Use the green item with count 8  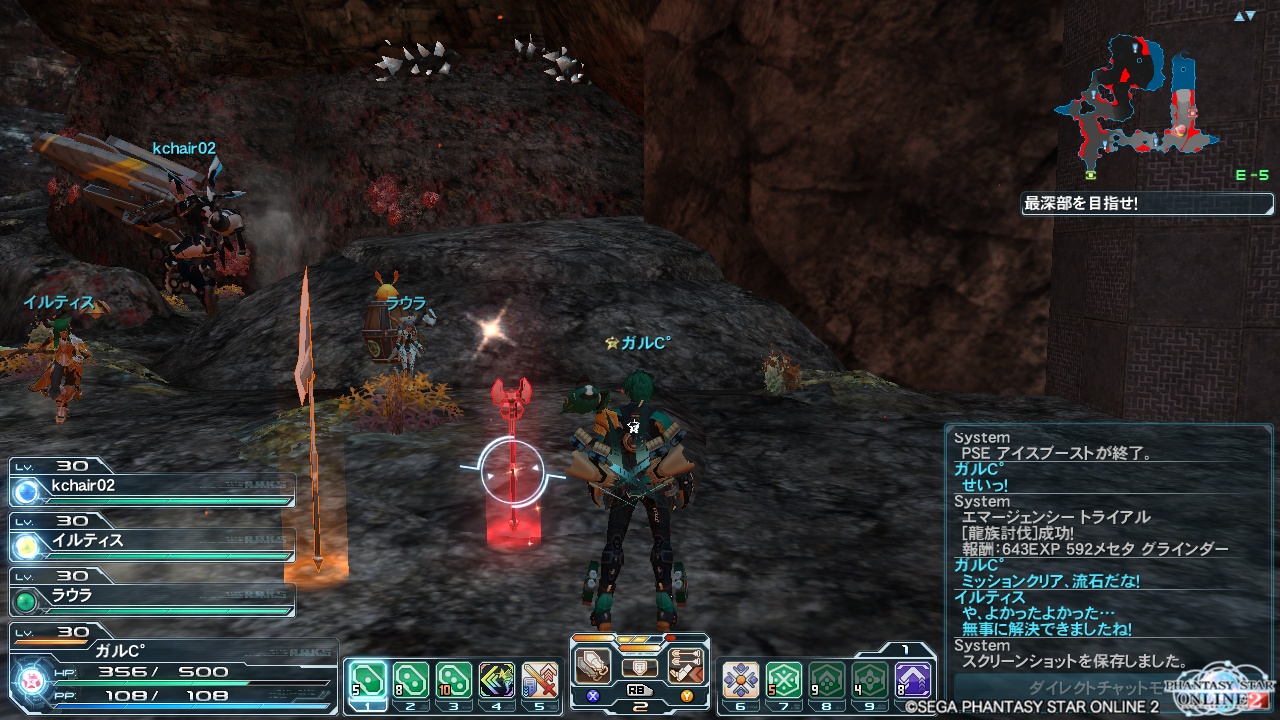[408, 680]
